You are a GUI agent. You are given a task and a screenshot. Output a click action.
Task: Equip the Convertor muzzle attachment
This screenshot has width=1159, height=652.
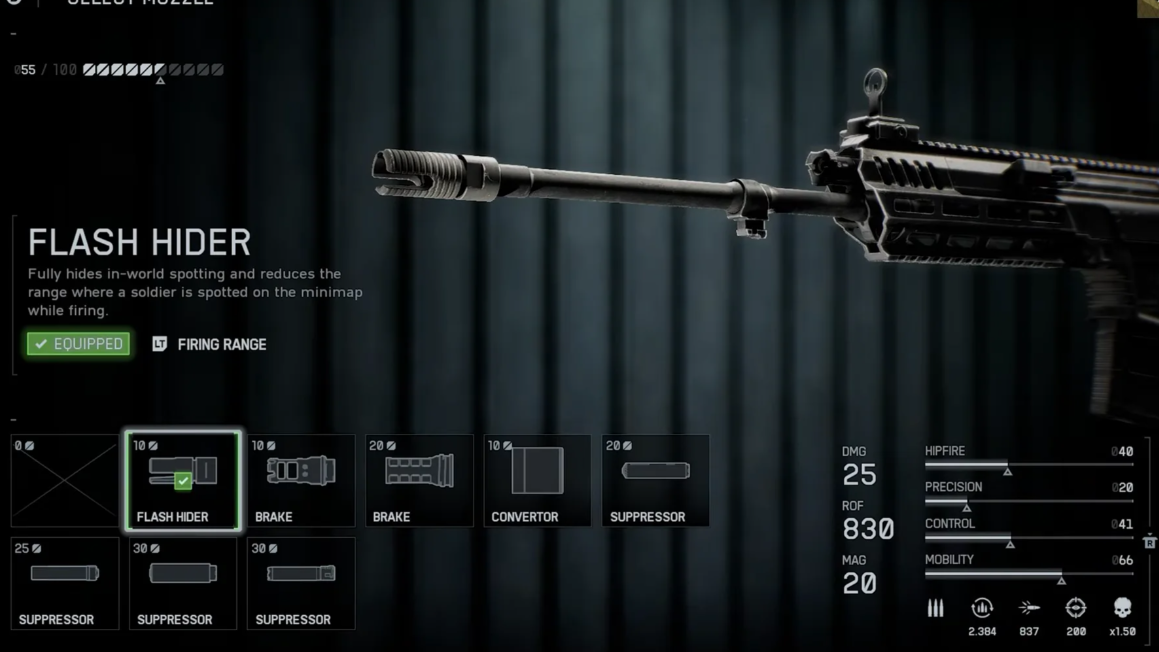pos(537,481)
